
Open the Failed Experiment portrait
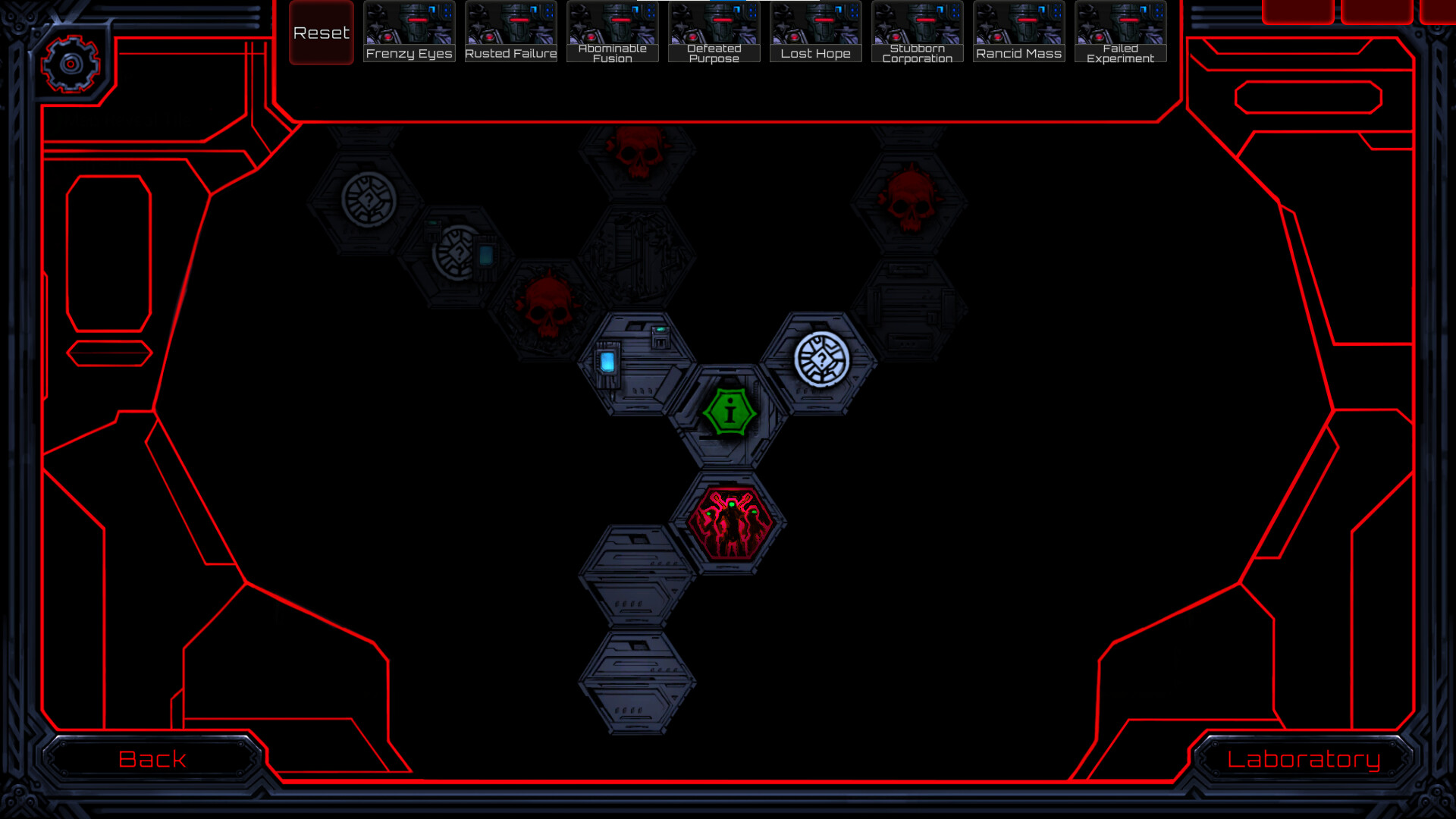tap(1120, 30)
